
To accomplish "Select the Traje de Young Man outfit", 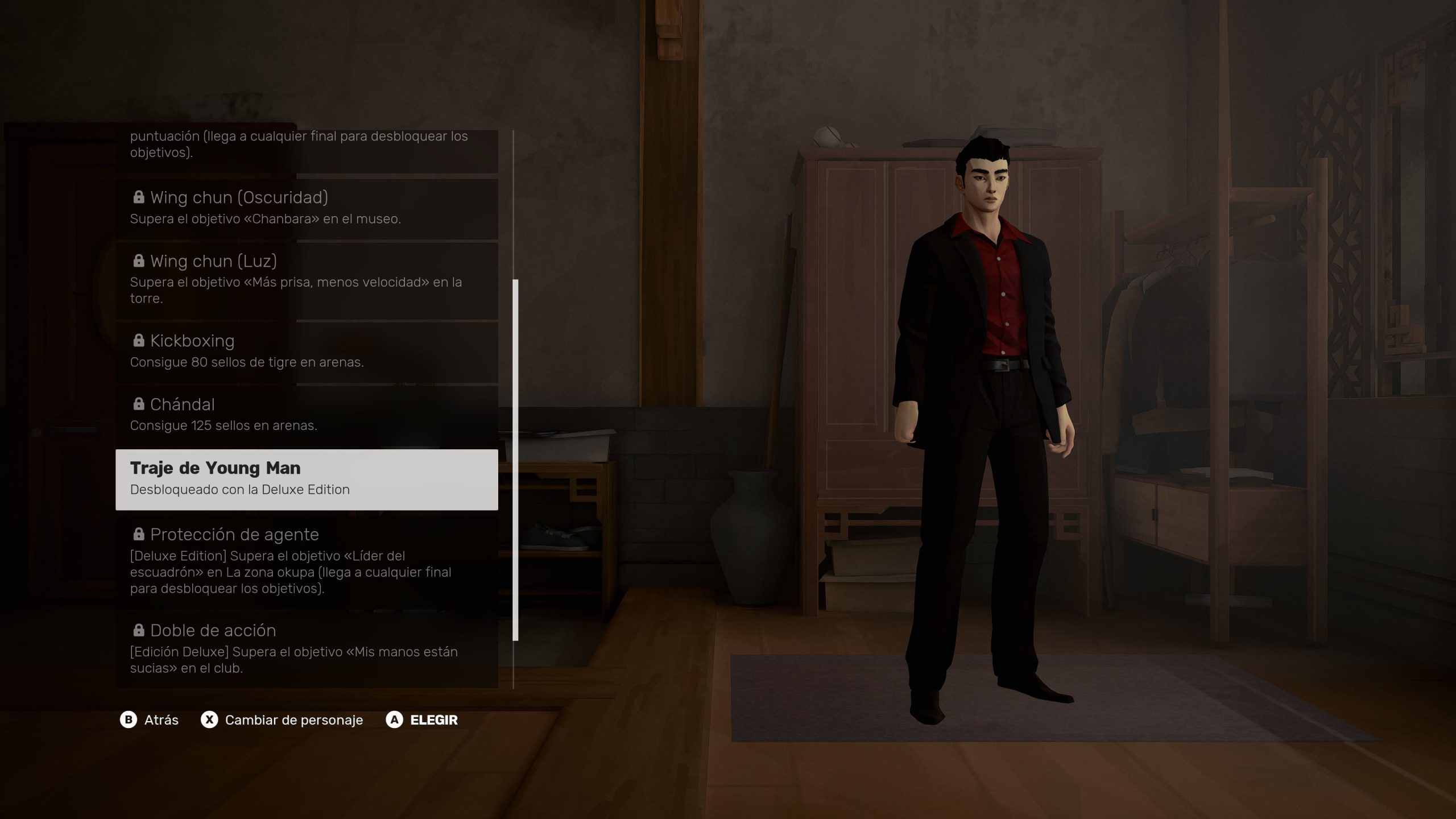I will click(307, 479).
